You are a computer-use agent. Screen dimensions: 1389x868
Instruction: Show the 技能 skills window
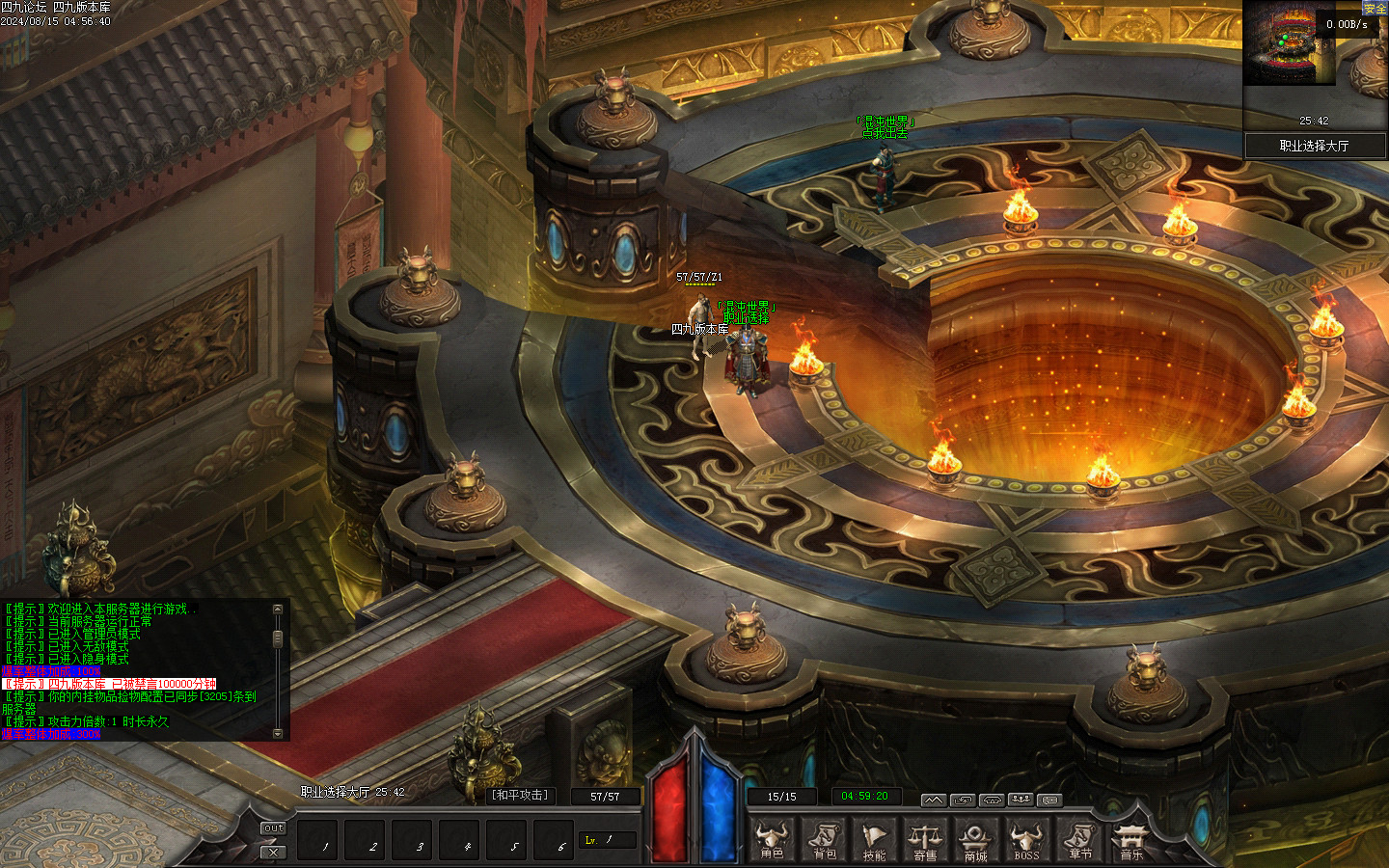tap(874, 839)
